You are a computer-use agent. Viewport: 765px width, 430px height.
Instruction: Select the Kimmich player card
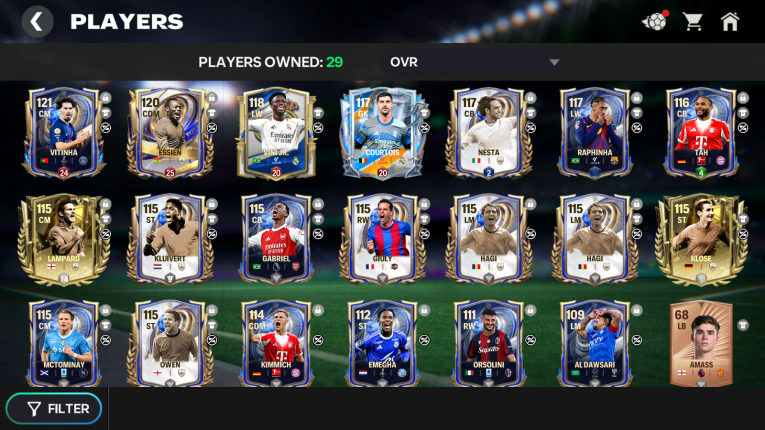coord(273,343)
